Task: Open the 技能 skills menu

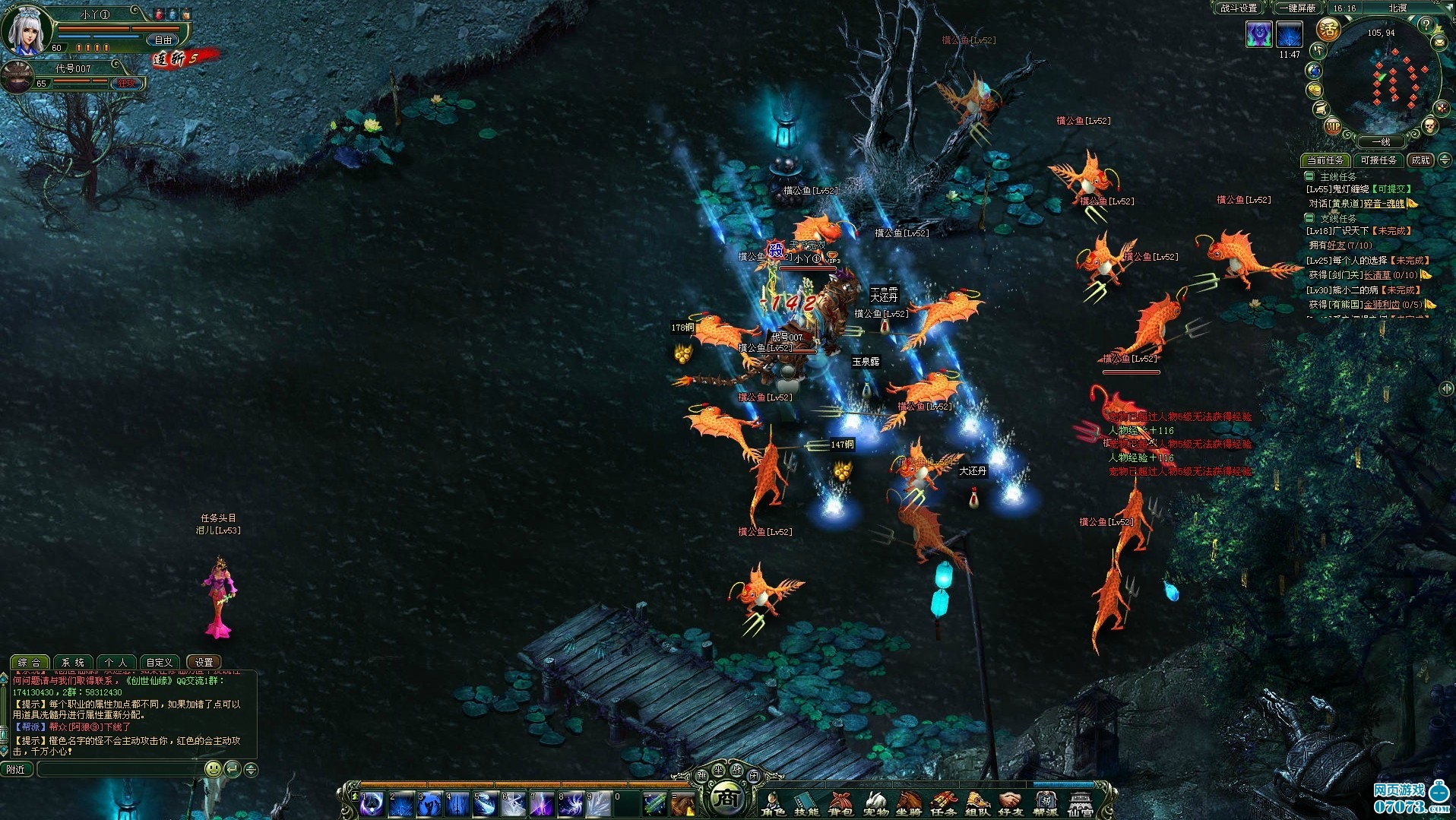Action: click(x=806, y=803)
